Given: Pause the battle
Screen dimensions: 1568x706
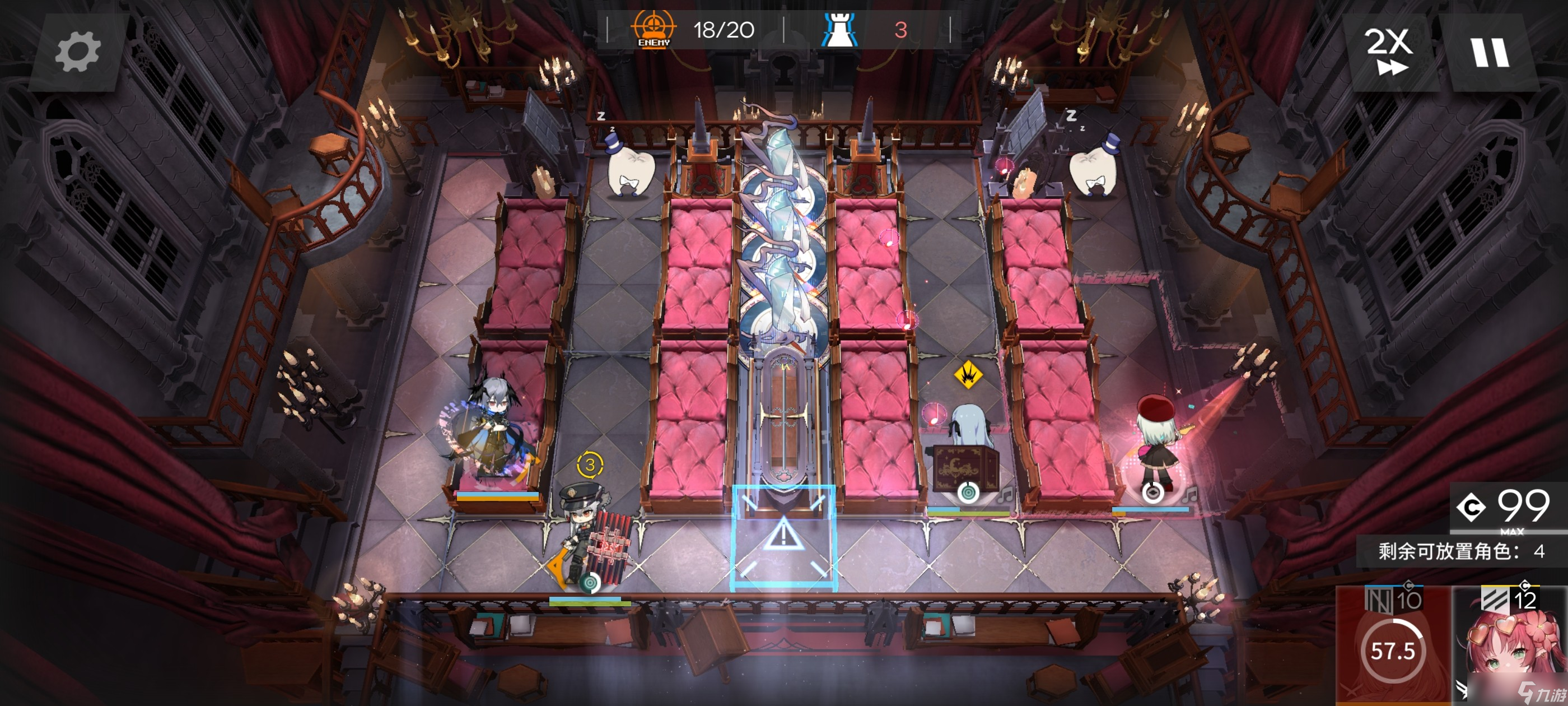Looking at the screenshot, I should coord(1490,52).
